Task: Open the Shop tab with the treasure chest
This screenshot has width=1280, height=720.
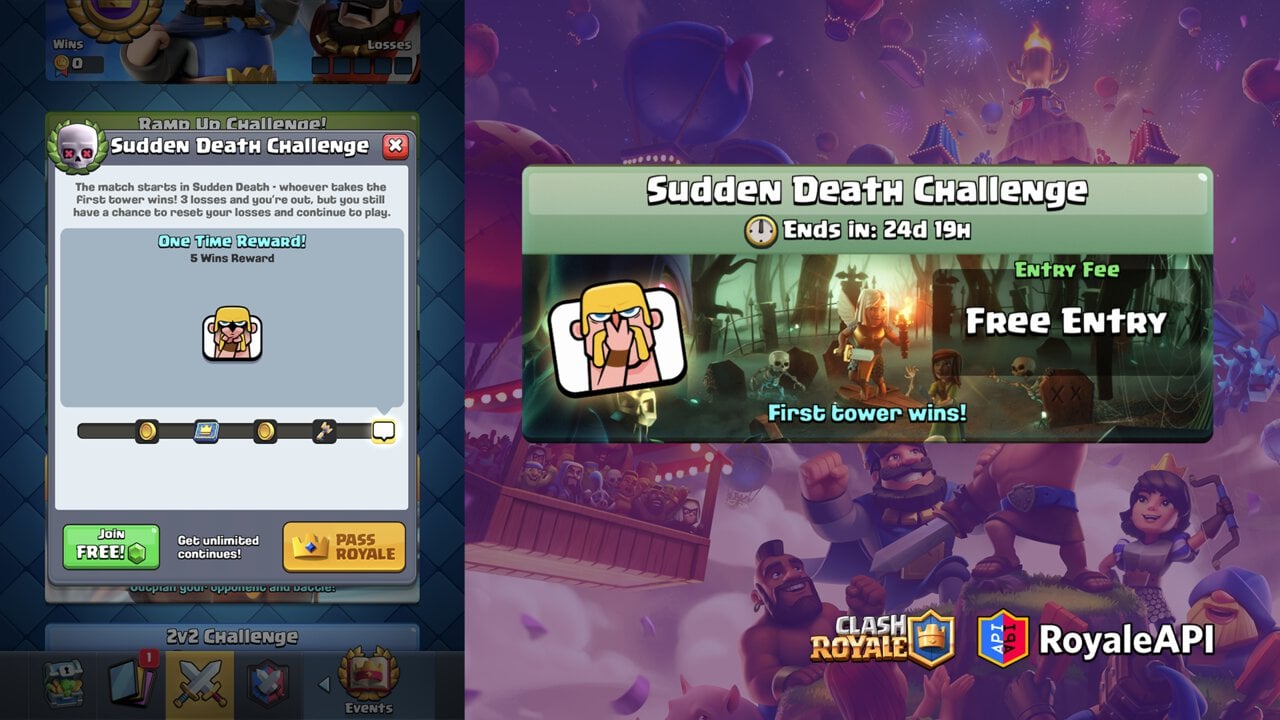Action: click(63, 684)
